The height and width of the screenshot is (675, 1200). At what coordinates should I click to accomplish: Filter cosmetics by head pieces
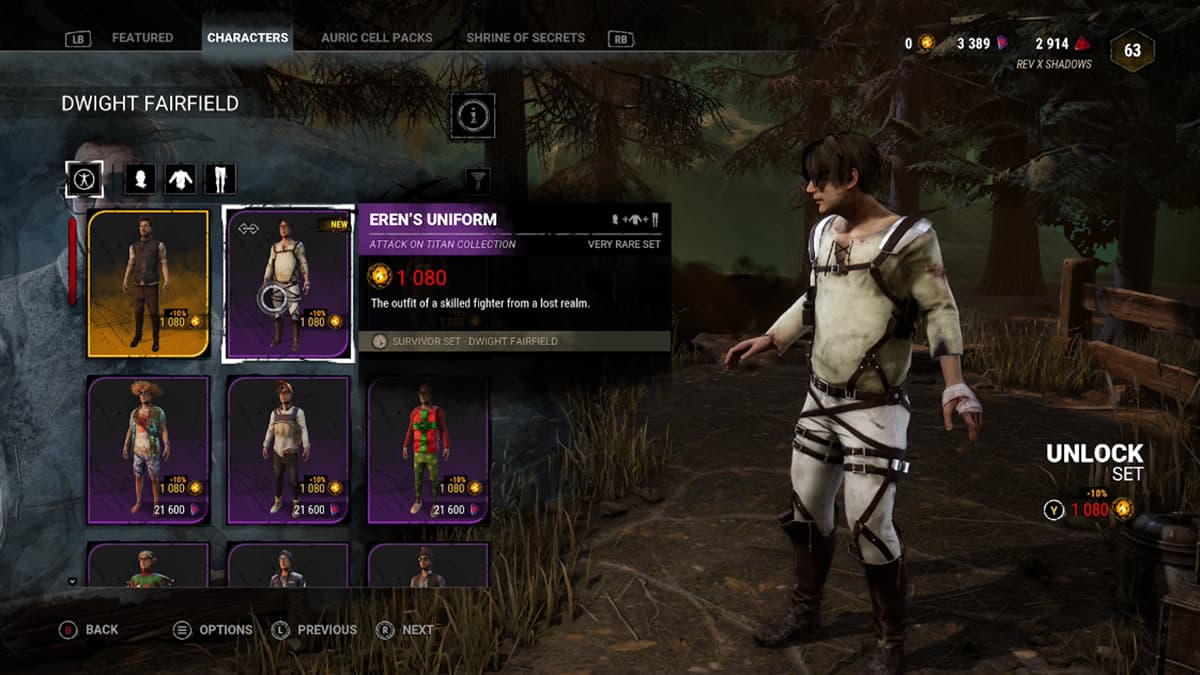139,180
